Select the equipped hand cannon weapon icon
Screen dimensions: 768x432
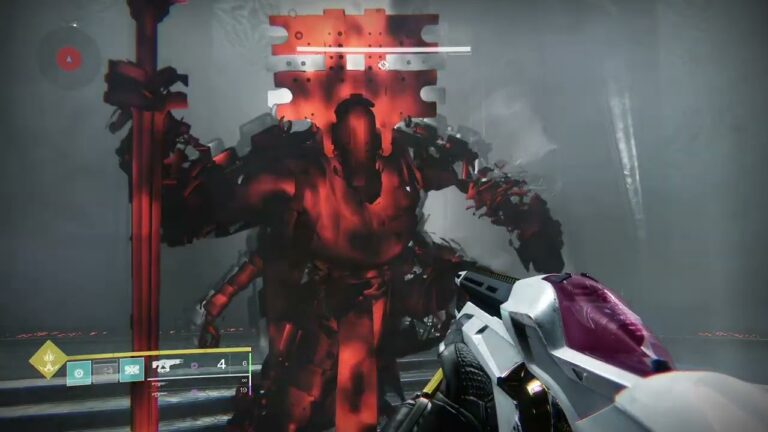pyautogui.click(x=167, y=367)
